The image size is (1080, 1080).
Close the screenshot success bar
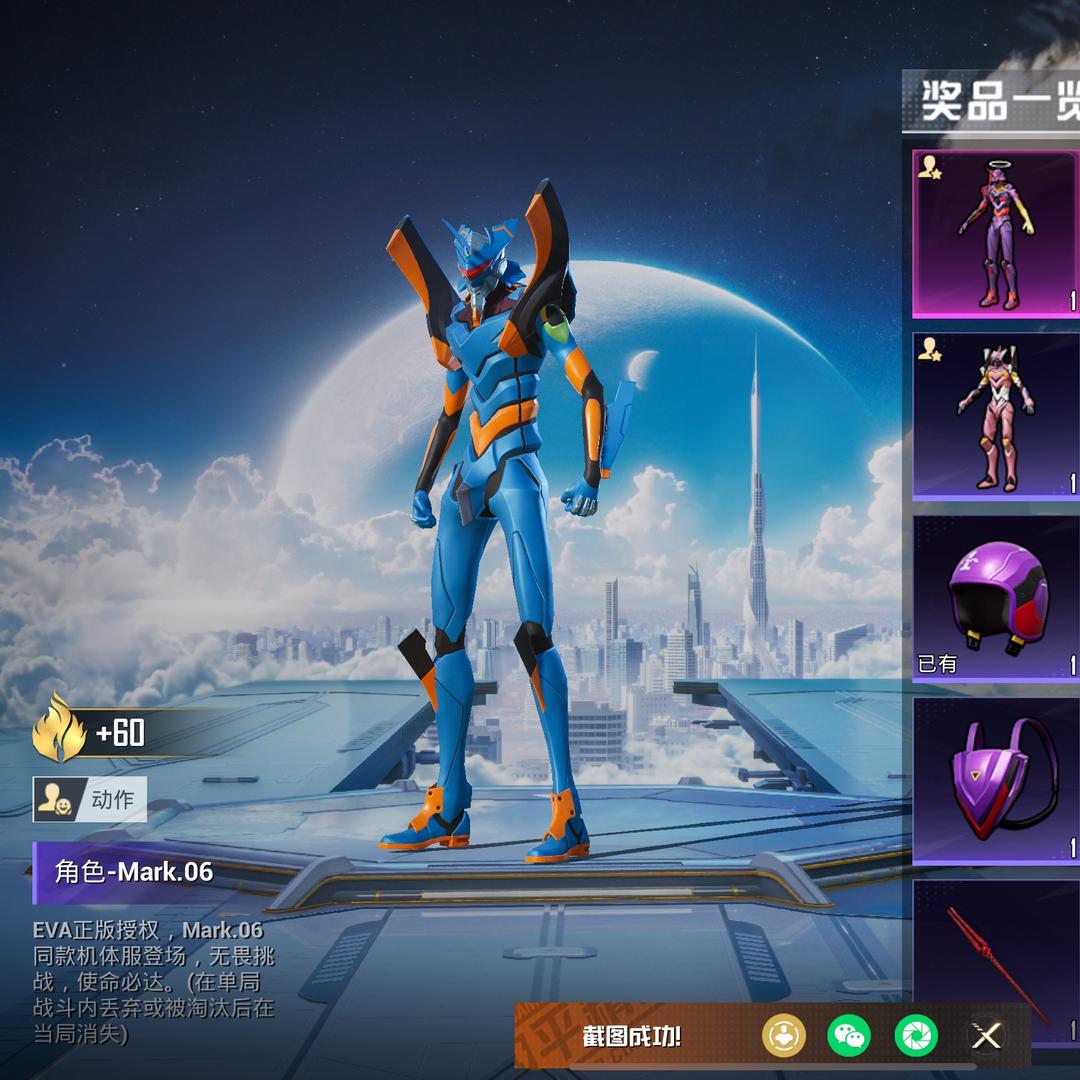click(986, 1036)
